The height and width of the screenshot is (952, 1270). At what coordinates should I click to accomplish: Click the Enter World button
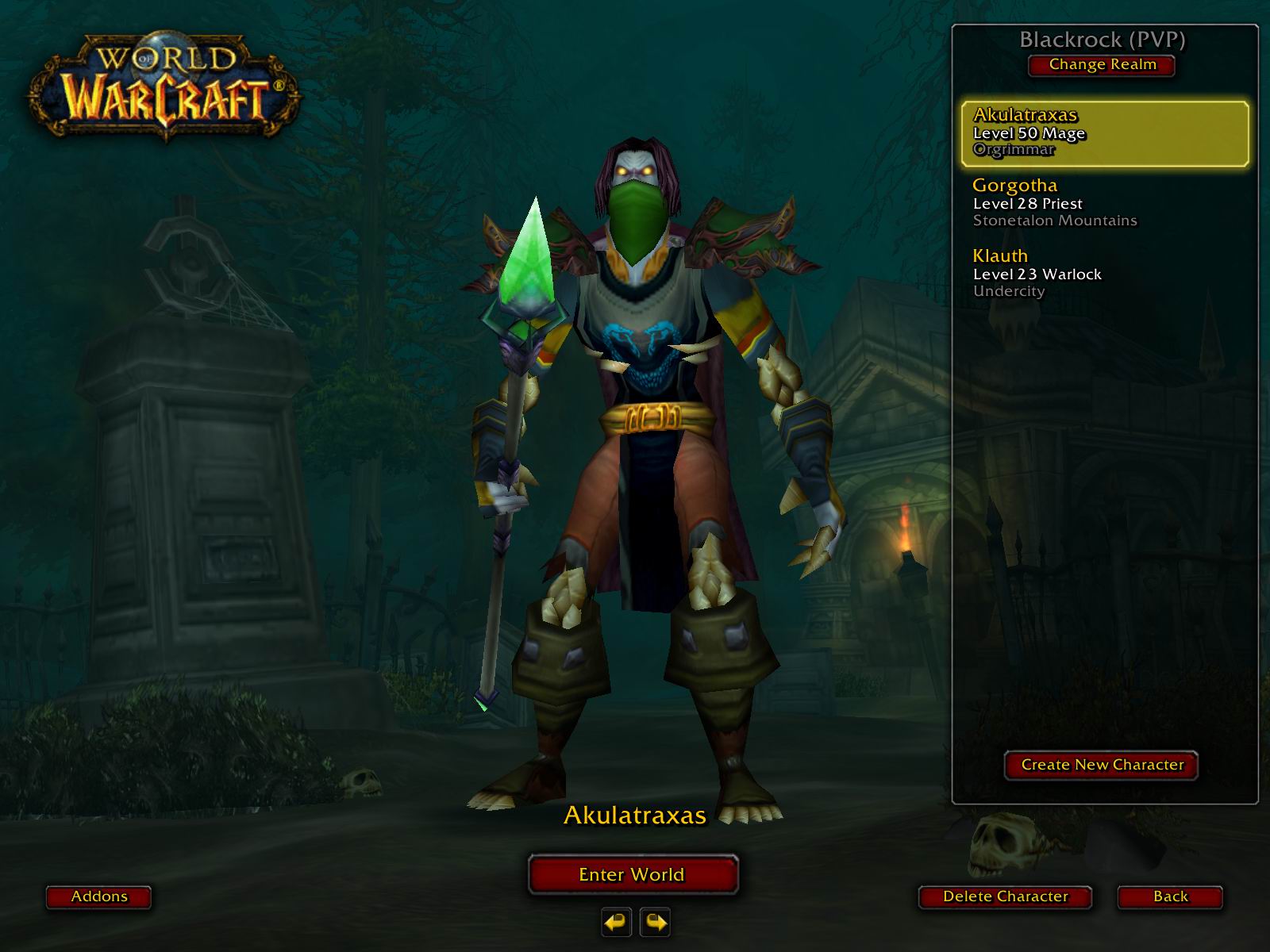click(x=633, y=874)
